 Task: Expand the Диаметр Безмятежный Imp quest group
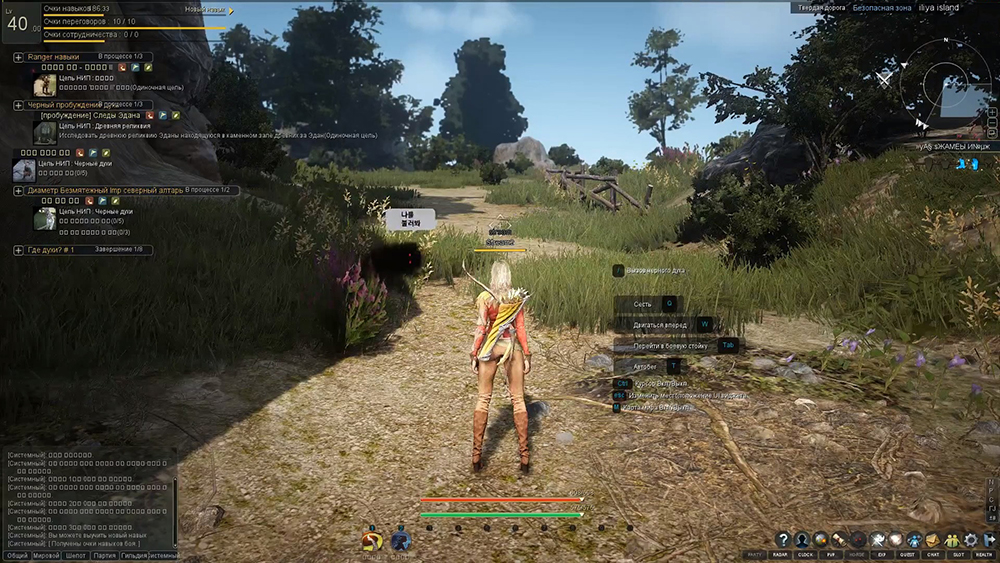pos(19,190)
